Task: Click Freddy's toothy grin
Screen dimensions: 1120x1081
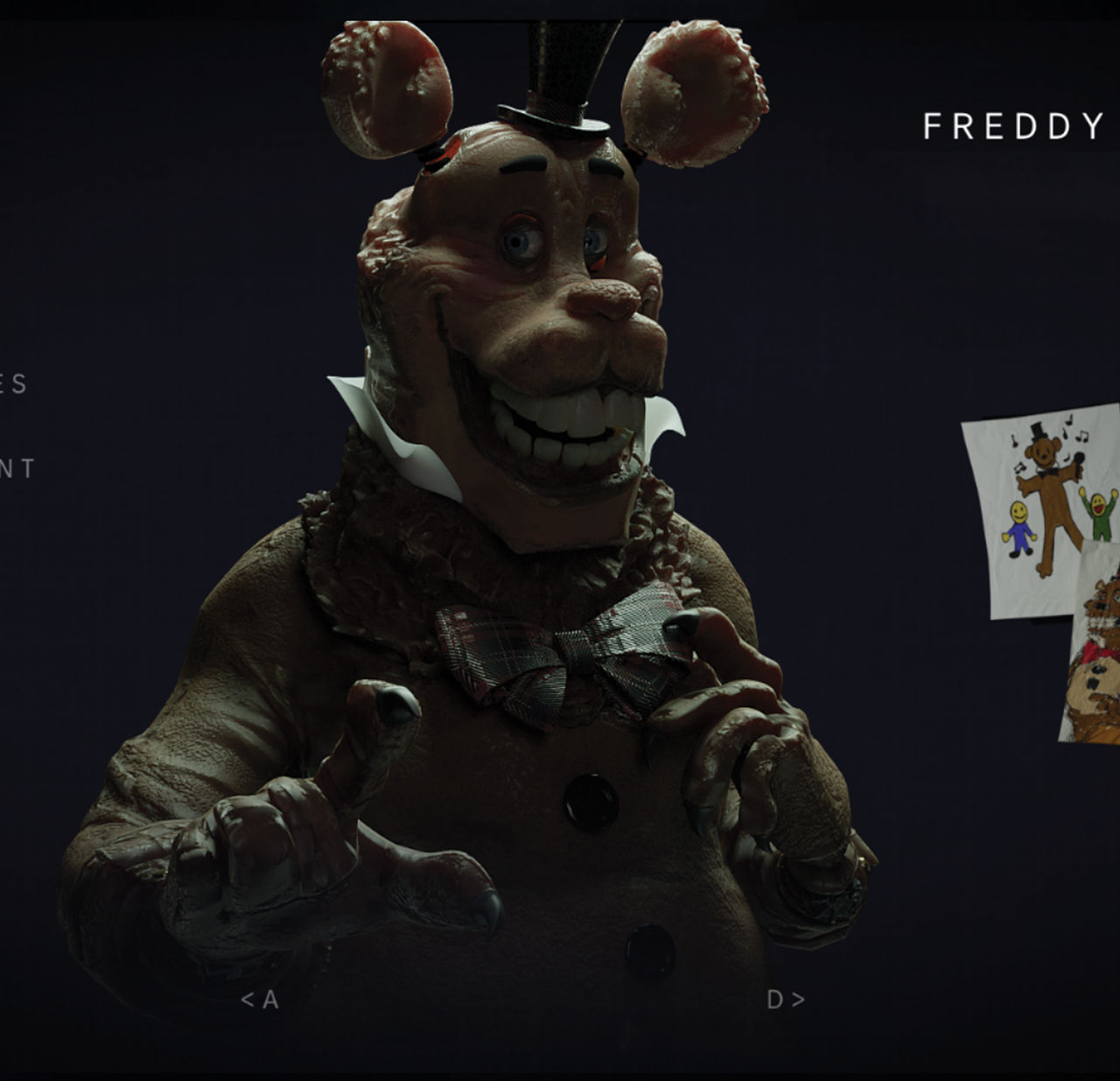Action: [x=560, y=425]
